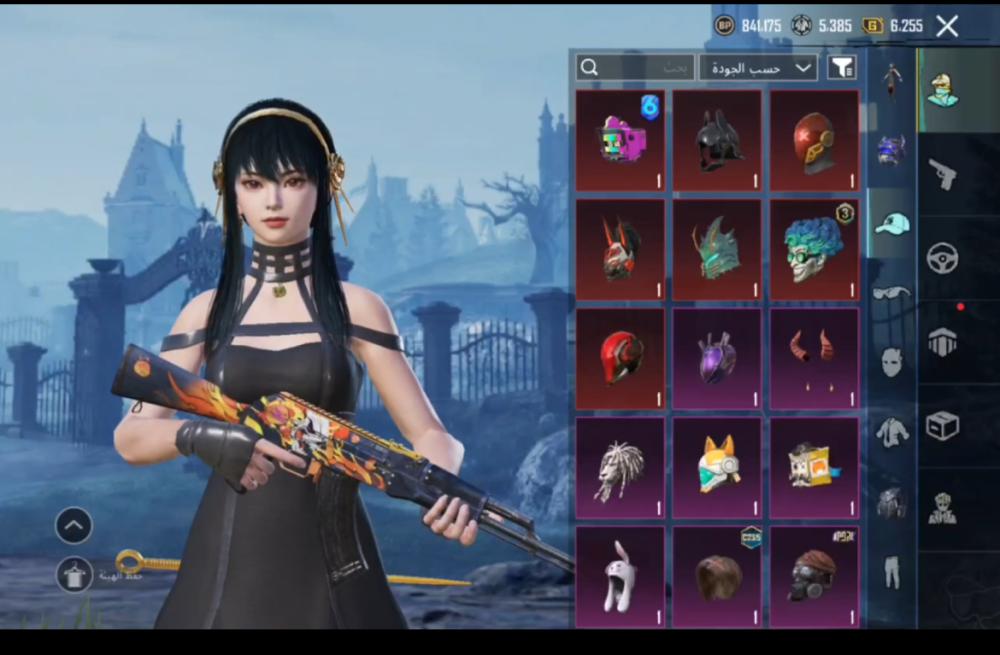The height and width of the screenshot is (655, 1000).
Task: Open the glasses accessory tab
Action: (x=892, y=292)
